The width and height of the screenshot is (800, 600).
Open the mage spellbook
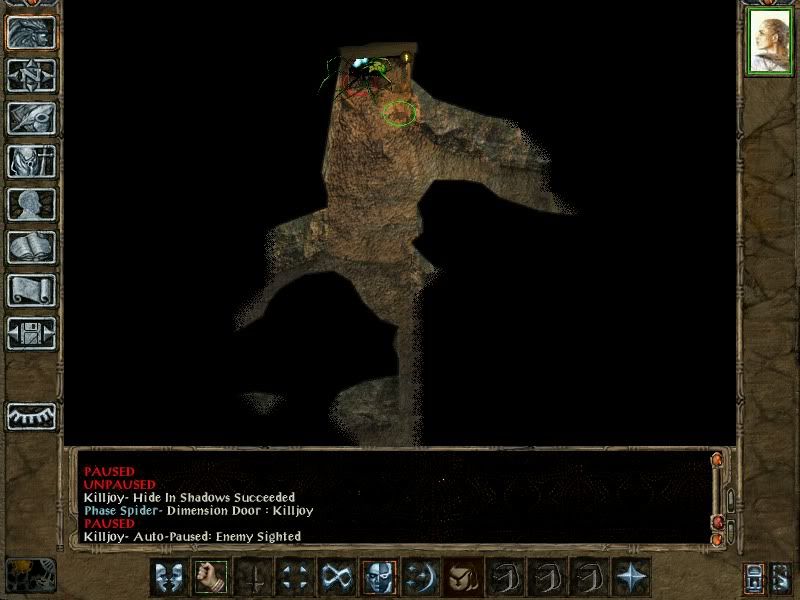click(30, 247)
